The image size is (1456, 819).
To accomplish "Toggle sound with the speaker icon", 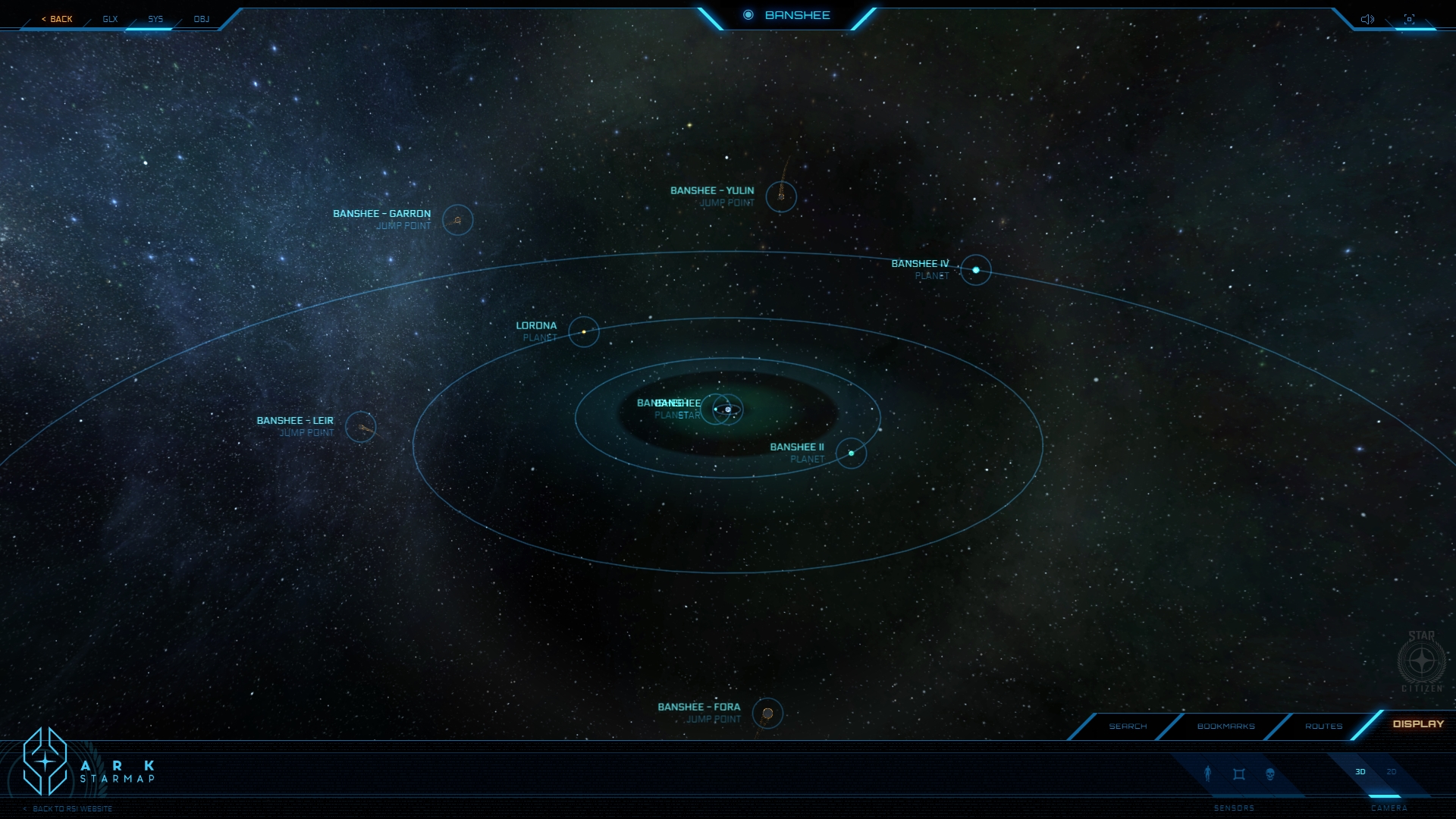I will [x=1367, y=19].
